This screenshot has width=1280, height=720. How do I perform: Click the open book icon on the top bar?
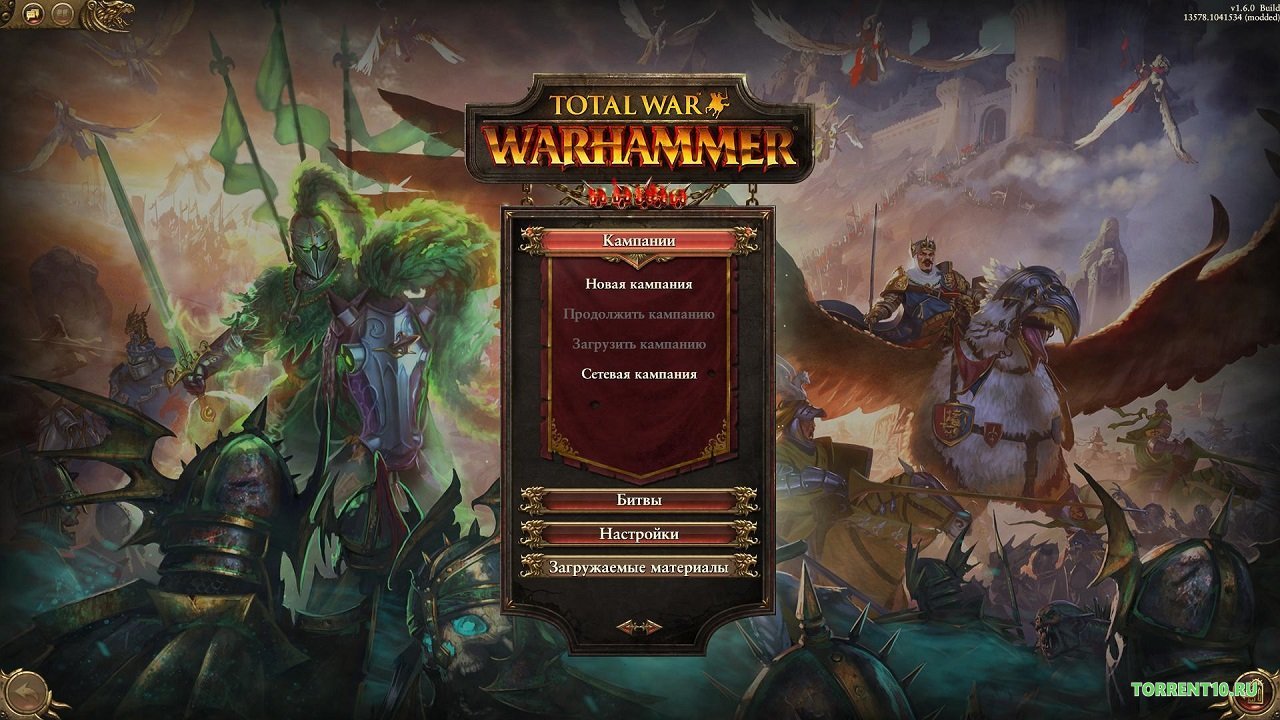[x=62, y=13]
